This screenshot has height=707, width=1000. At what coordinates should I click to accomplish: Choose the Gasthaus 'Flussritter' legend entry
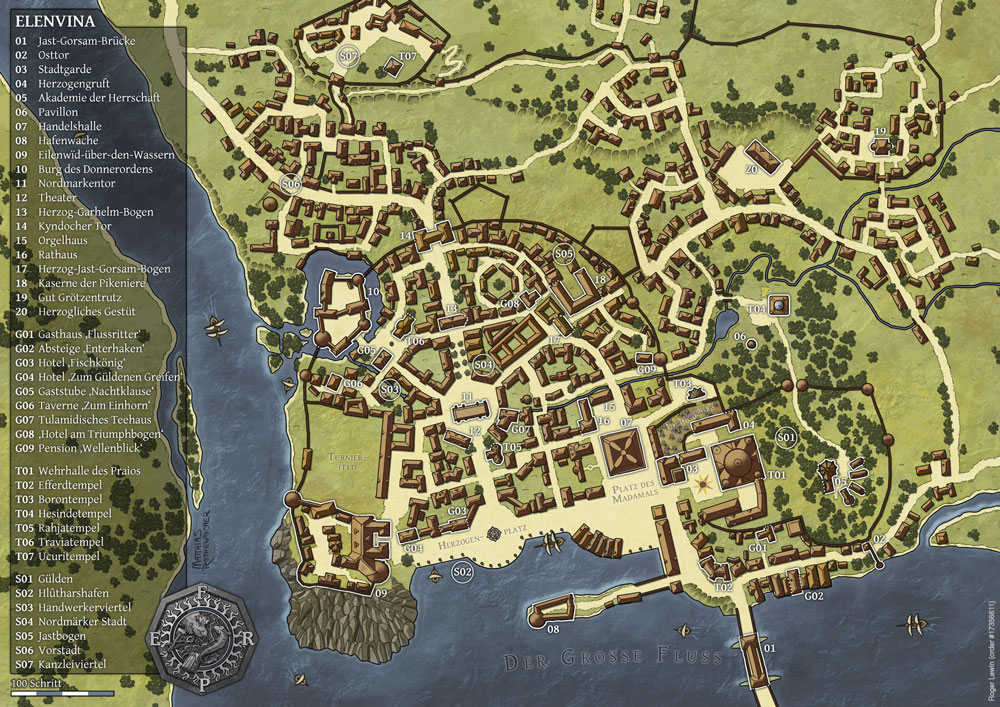click(90, 333)
